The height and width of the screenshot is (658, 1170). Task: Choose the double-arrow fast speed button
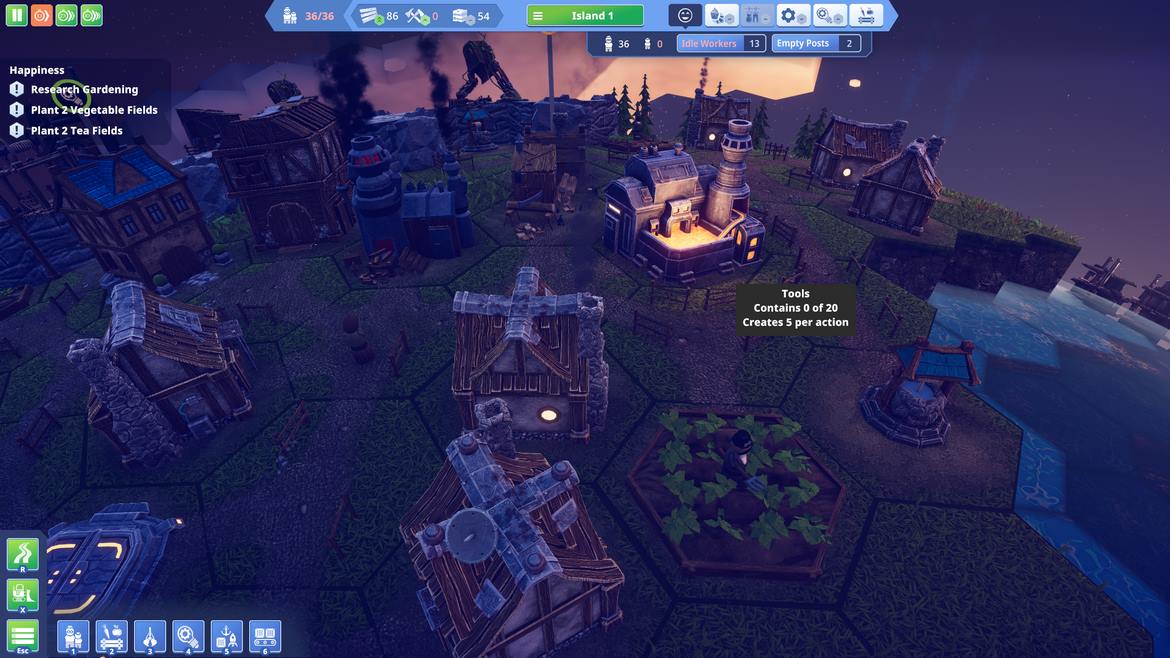point(66,16)
